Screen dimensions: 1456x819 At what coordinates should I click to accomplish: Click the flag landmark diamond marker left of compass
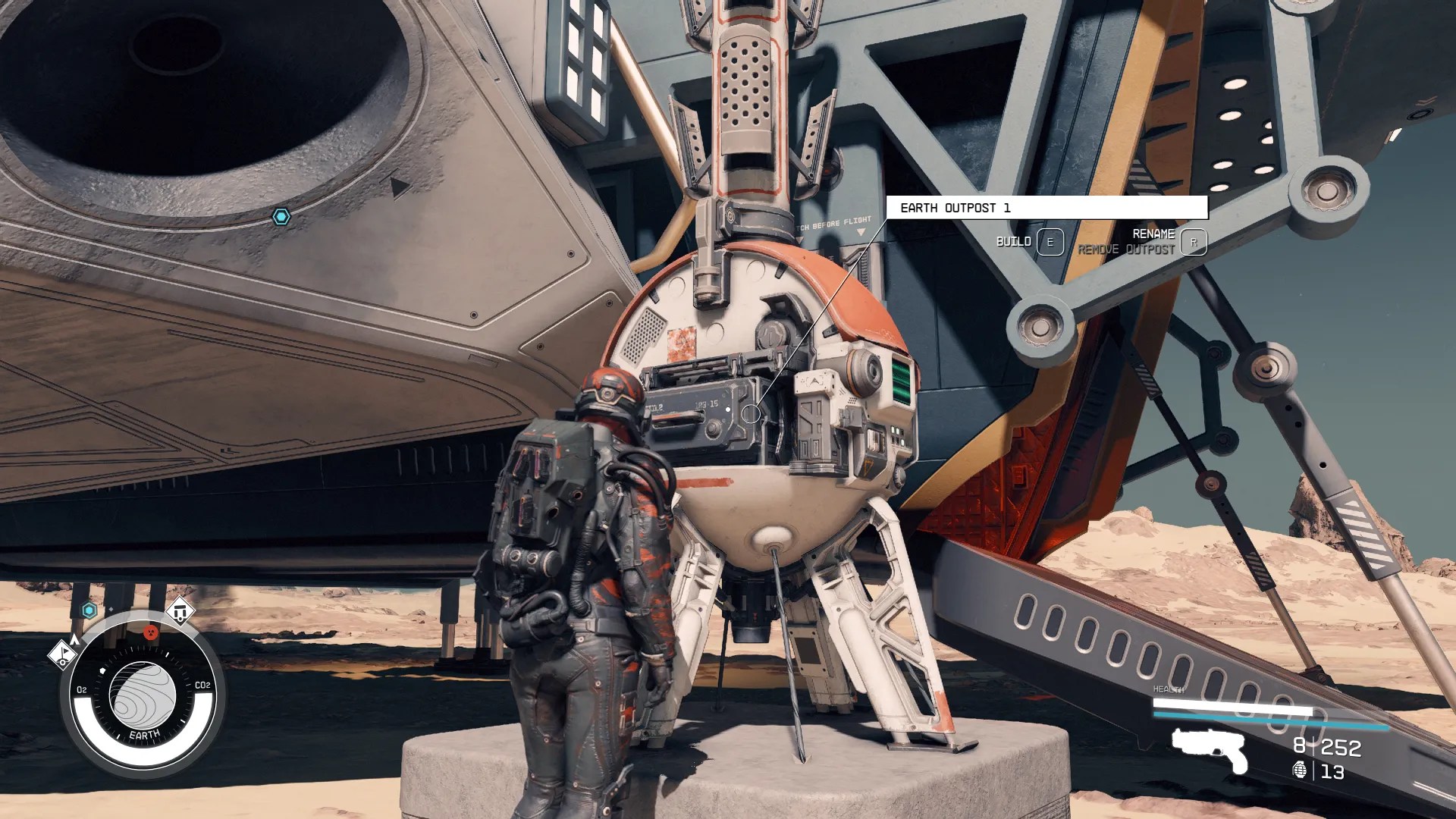63,656
